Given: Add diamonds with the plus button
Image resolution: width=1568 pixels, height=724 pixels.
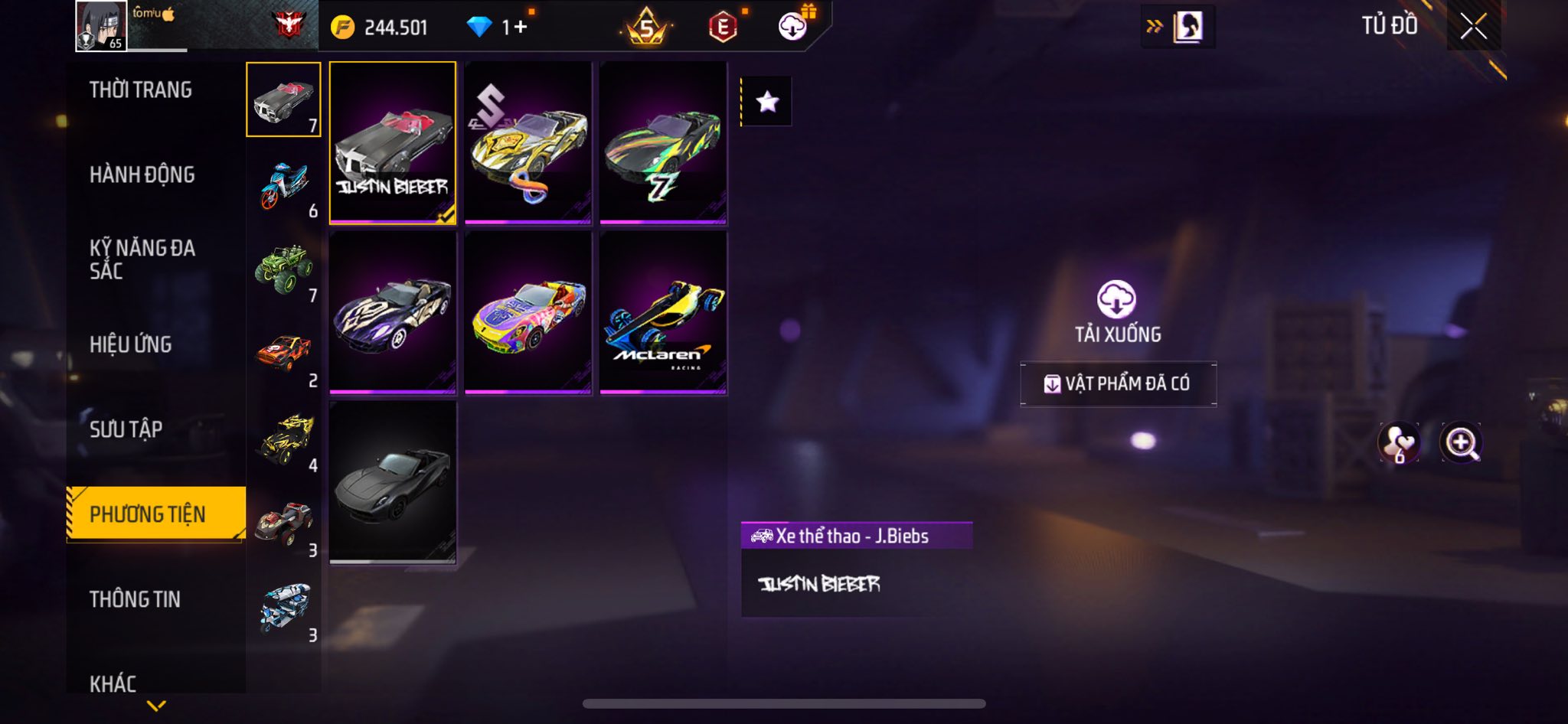Looking at the screenshot, I should pyautogui.click(x=521, y=28).
